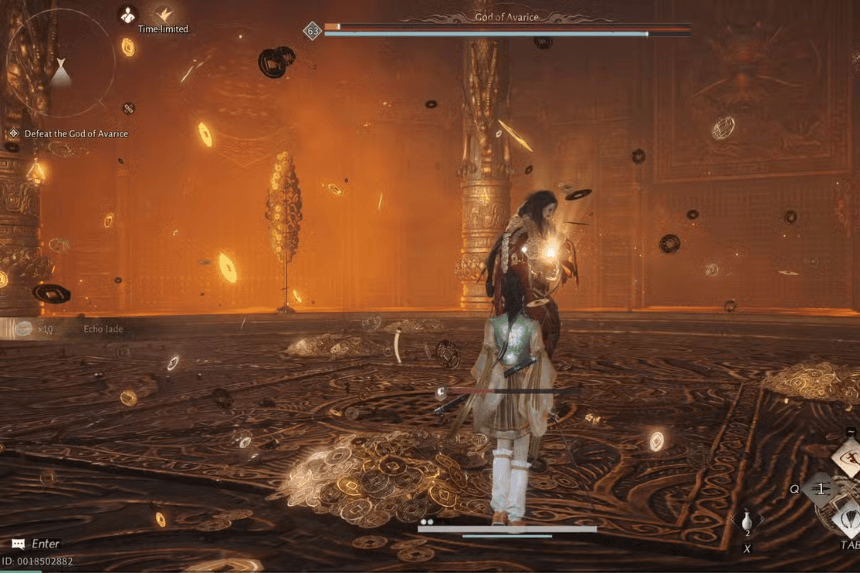Click the small crossed icon below the minimap
This screenshot has height=573, width=860.
128,108
